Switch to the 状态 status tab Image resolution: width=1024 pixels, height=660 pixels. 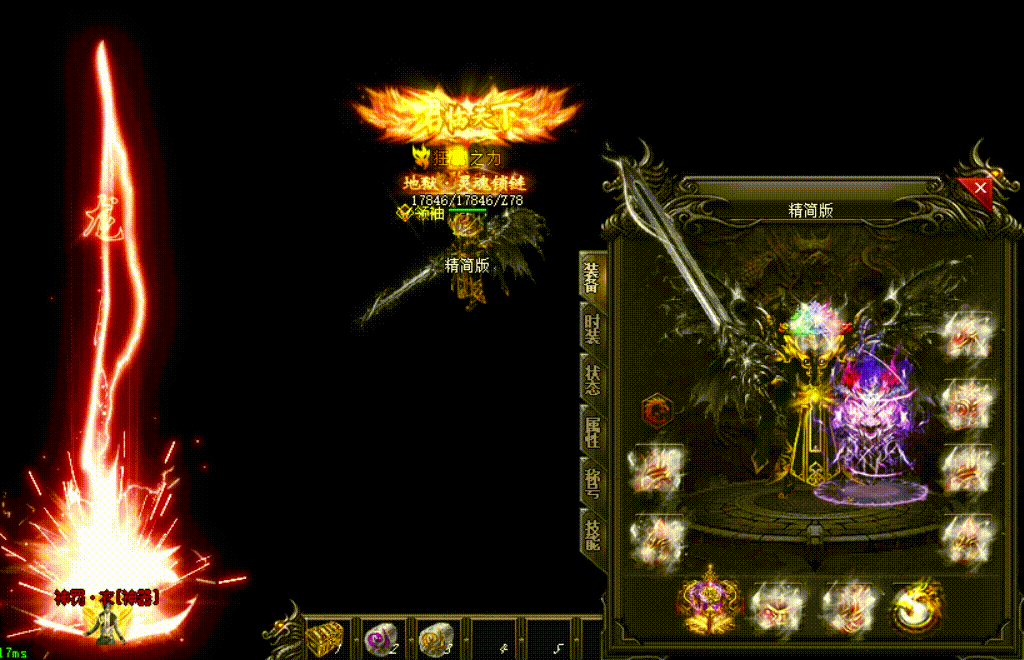591,380
